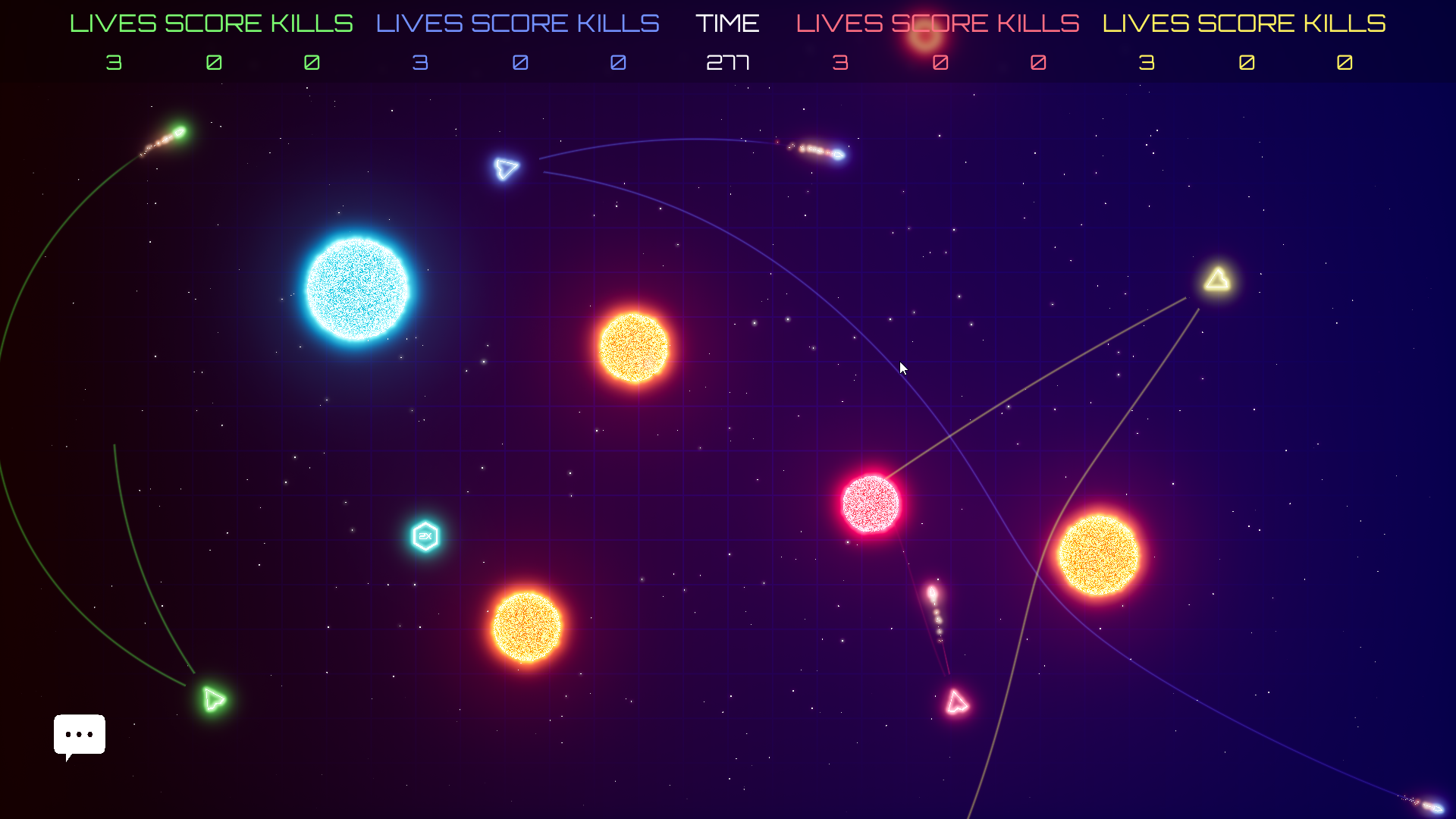This screenshot has width=1456, height=819.
Task: Collect the 2X multiplier hexagon power-up
Action: (424, 536)
